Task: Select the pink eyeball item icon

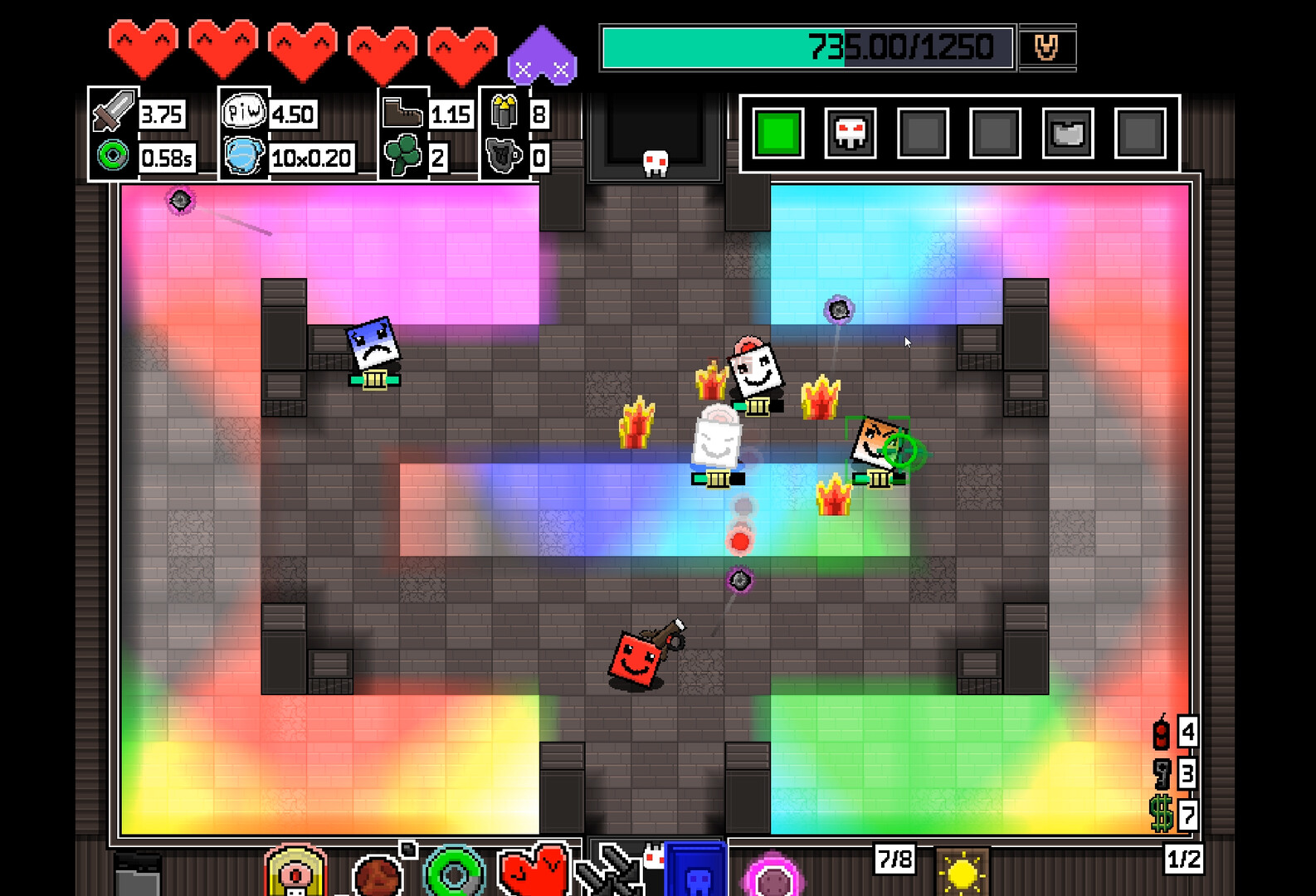Action: (x=295, y=873)
